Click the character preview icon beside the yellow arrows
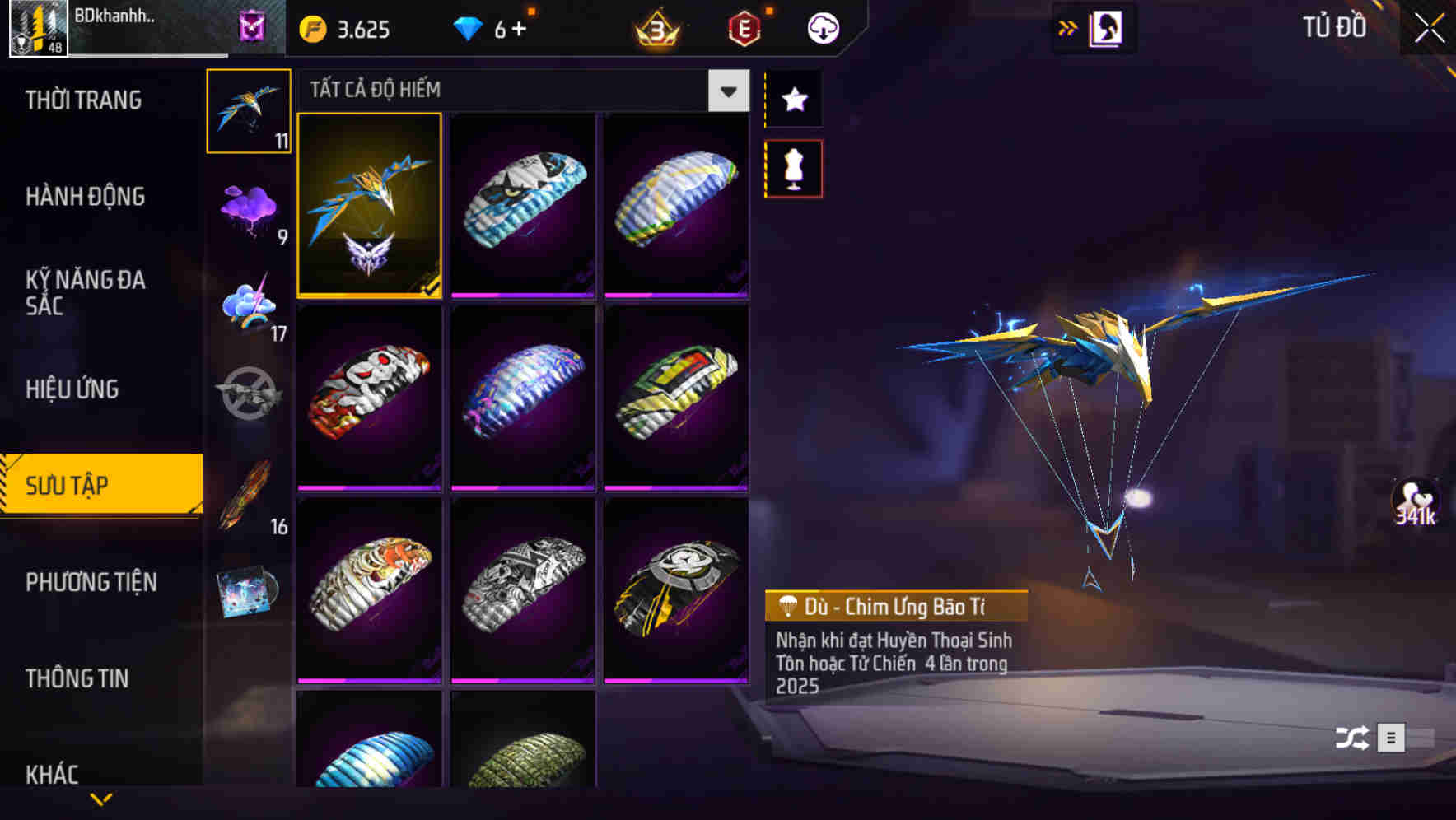Image resolution: width=1456 pixels, height=820 pixels. tap(1104, 27)
